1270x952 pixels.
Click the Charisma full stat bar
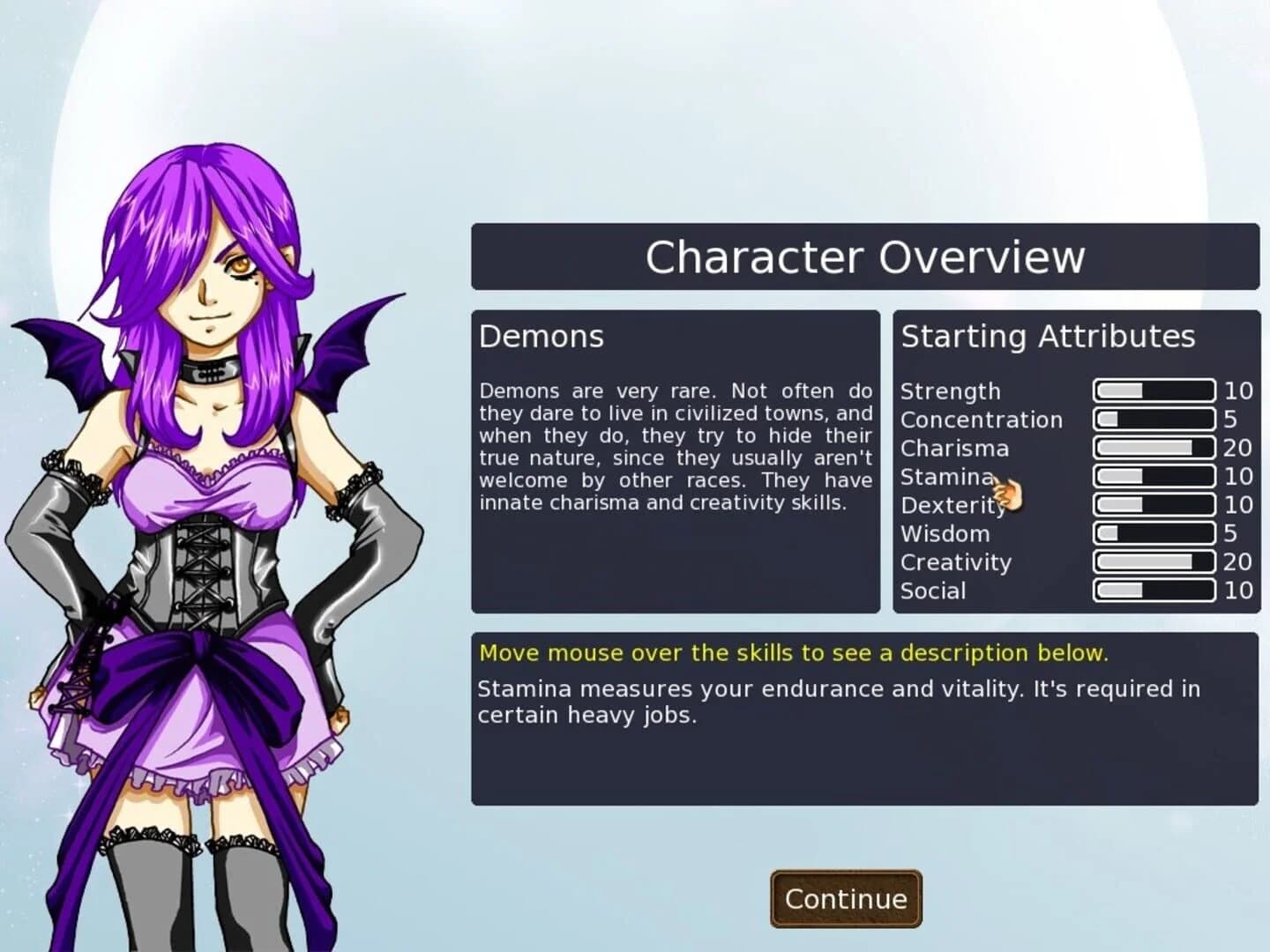tap(1153, 448)
